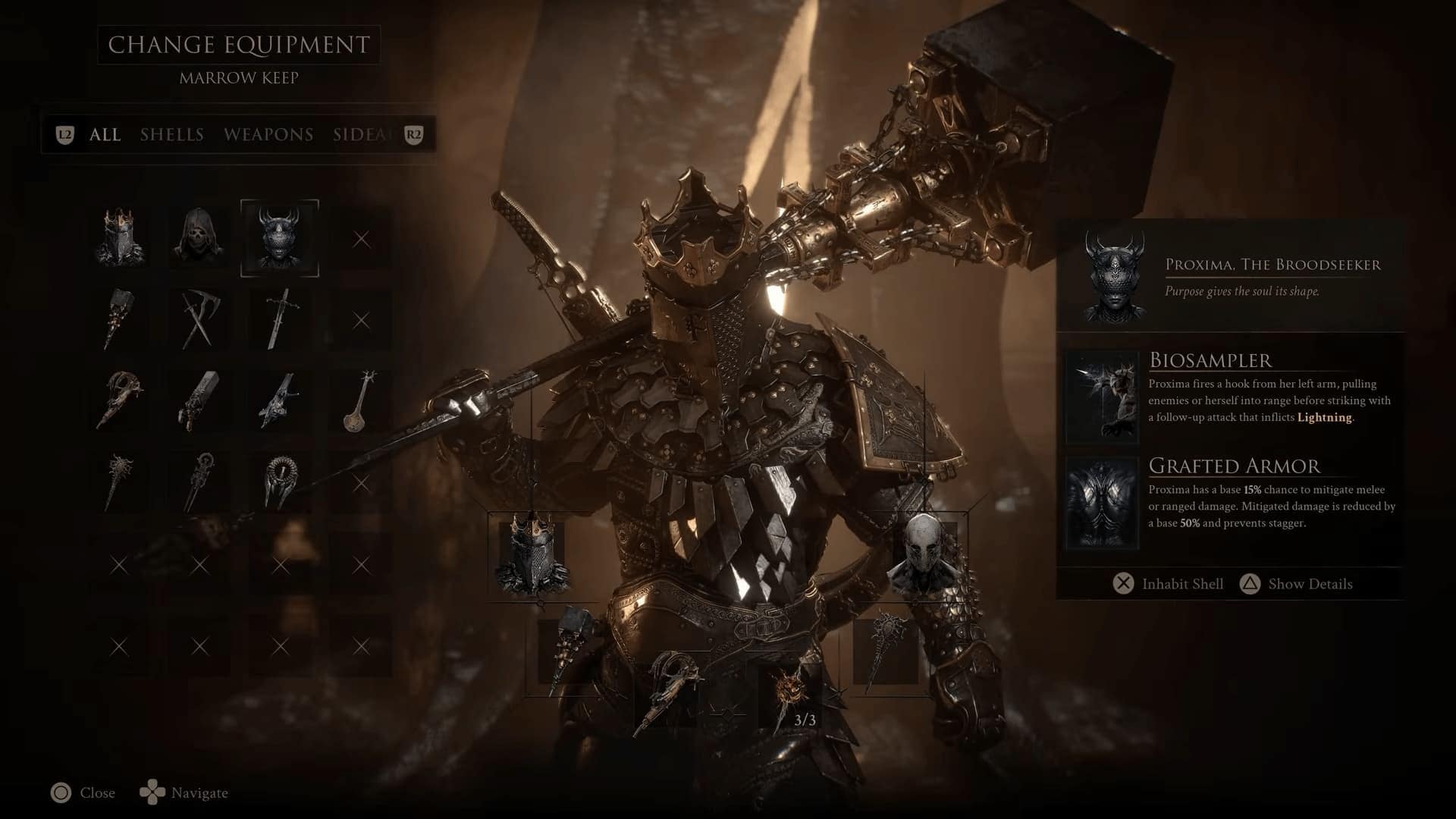Screen dimensions: 1456x819
Task: Click the Grafted Armor ability icon
Action: (x=1102, y=503)
